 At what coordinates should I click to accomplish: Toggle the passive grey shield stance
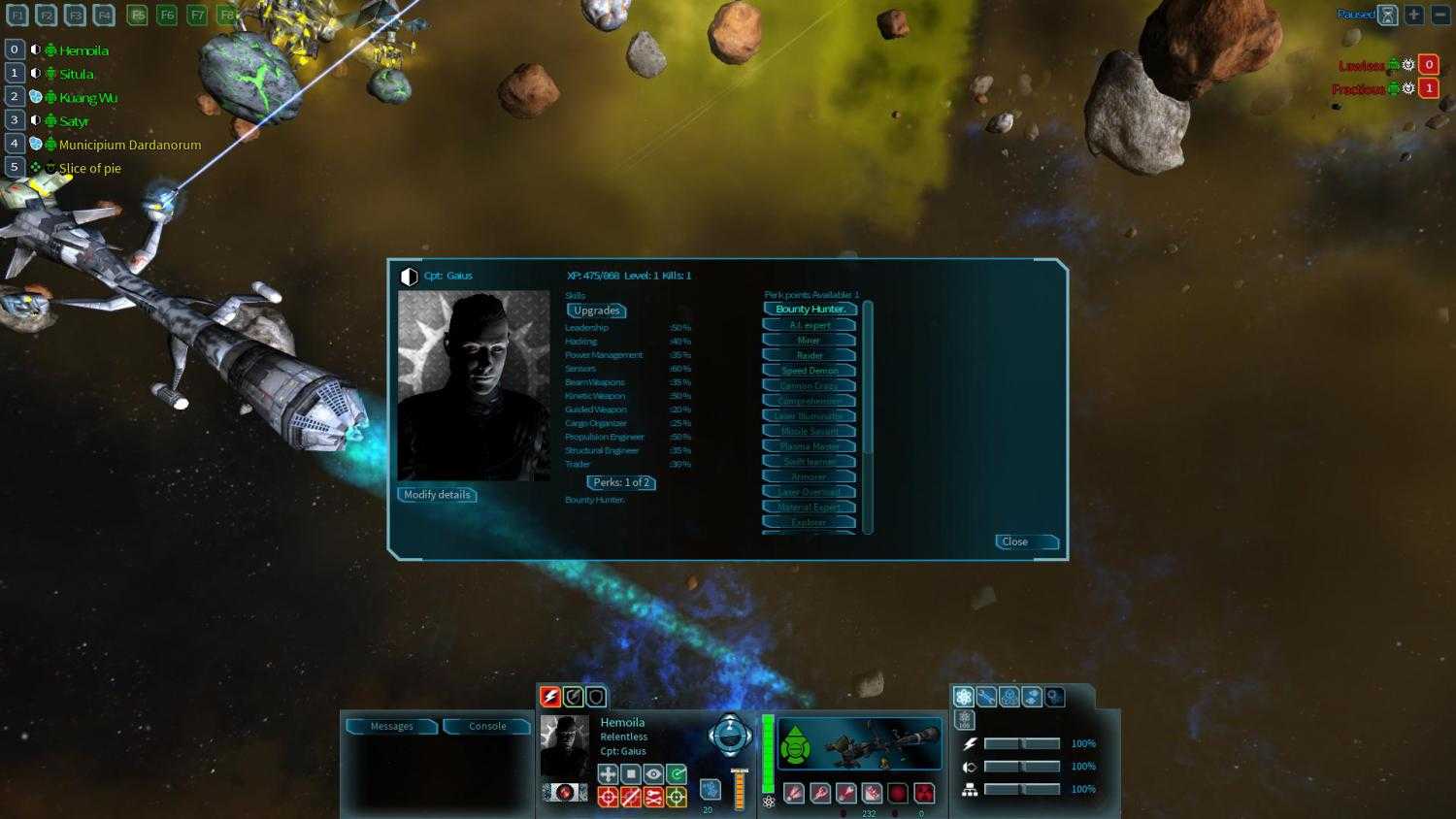595,696
